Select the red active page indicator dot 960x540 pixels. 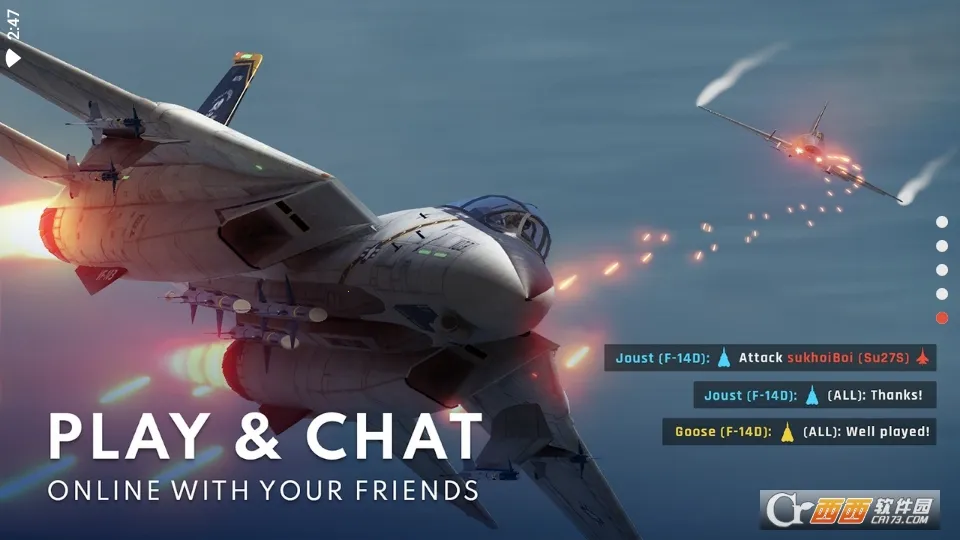941,318
